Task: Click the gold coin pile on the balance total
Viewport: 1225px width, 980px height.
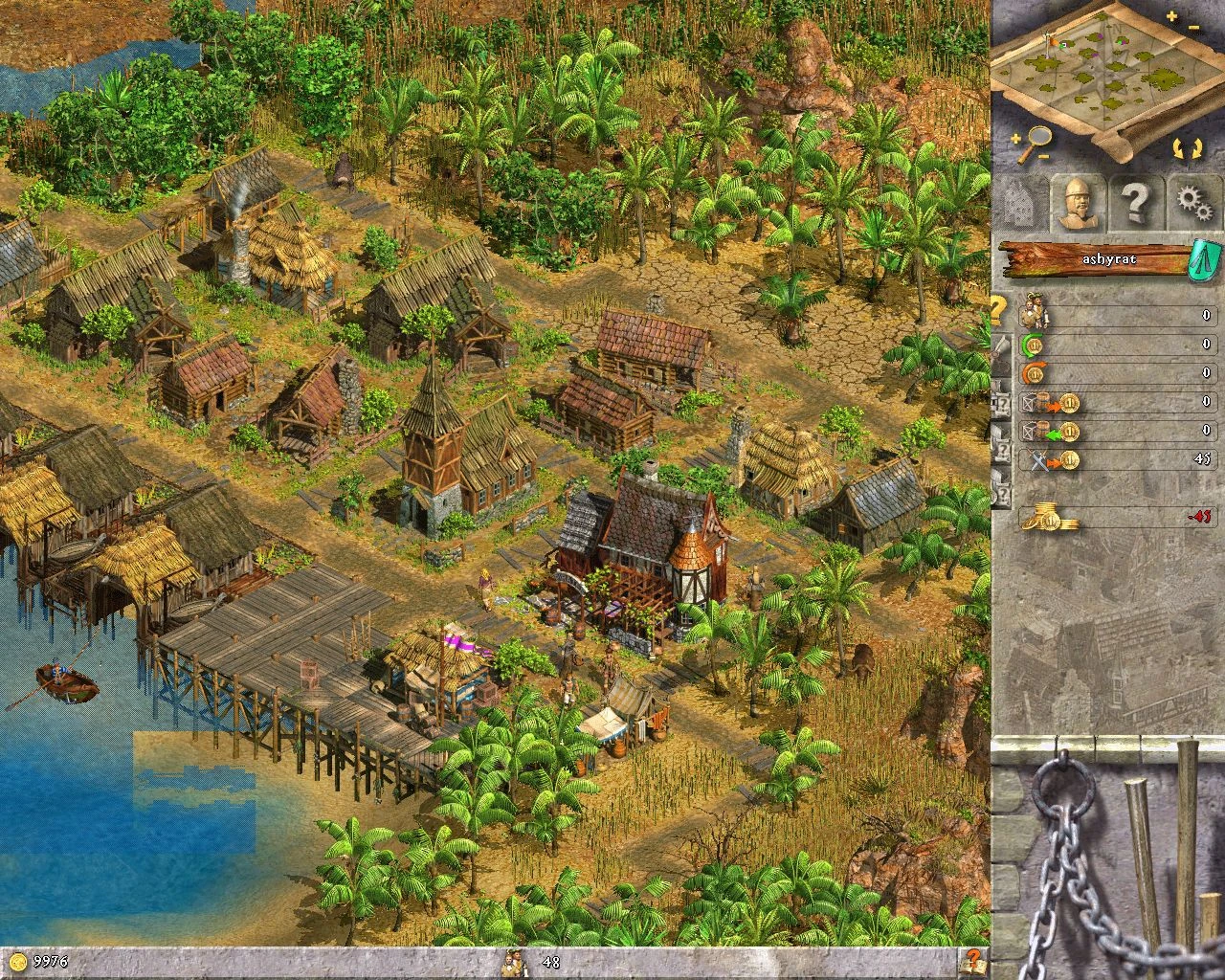Action: (x=1051, y=514)
